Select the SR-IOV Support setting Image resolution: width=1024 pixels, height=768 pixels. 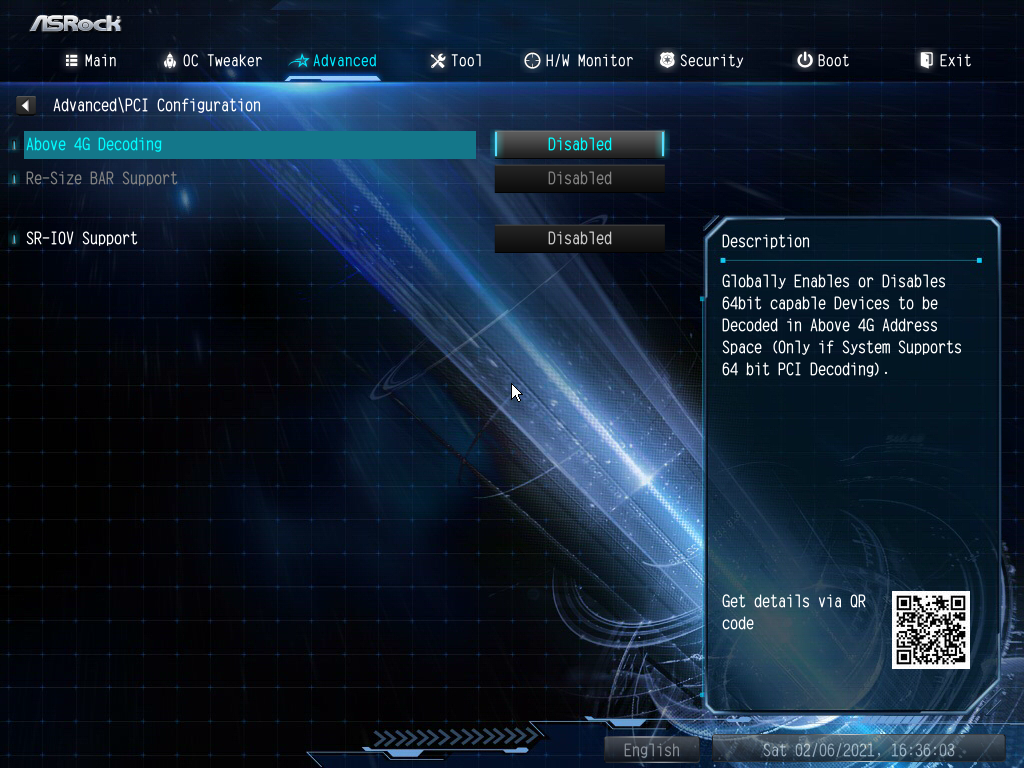[x=82, y=239]
